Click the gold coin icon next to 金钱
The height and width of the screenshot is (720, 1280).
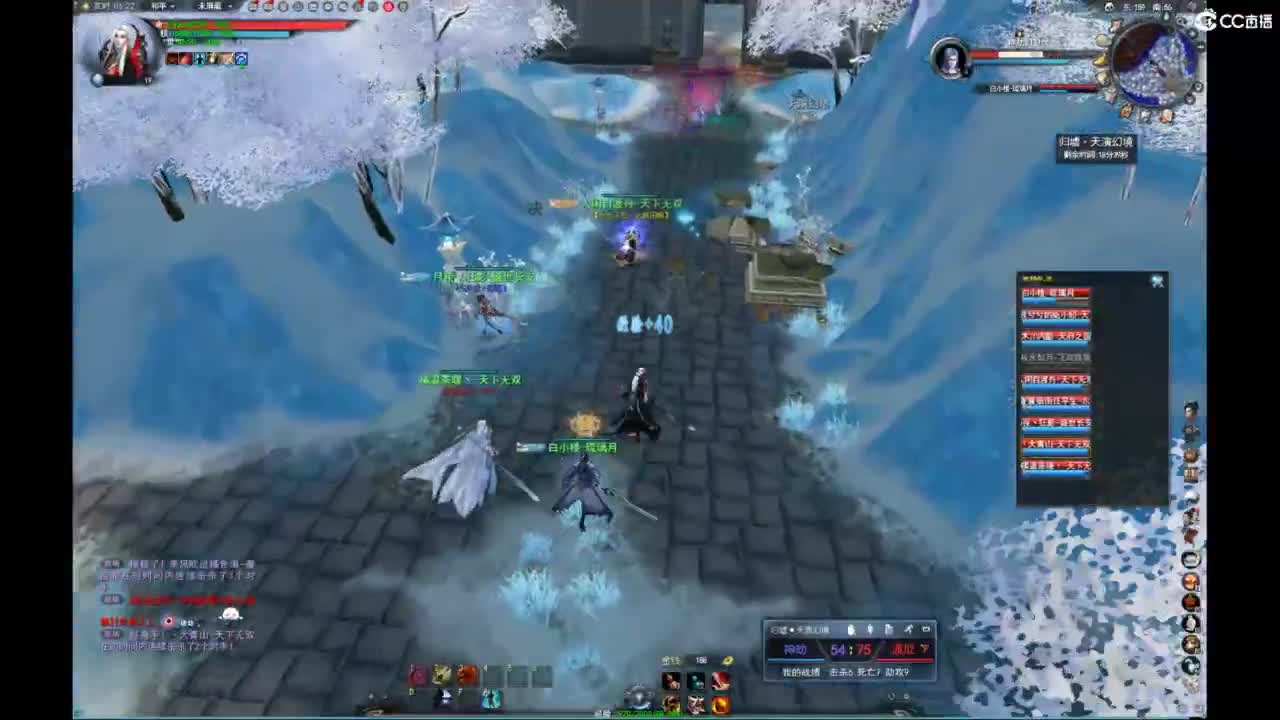728,661
